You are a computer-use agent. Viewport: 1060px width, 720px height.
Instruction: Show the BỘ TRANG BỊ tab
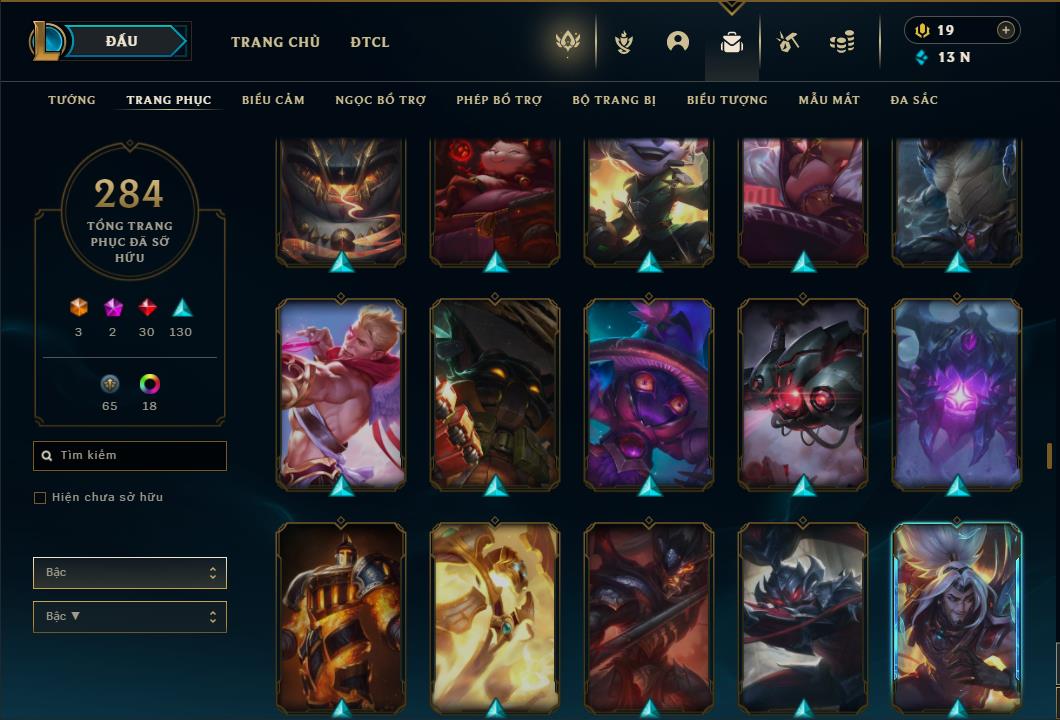[614, 100]
